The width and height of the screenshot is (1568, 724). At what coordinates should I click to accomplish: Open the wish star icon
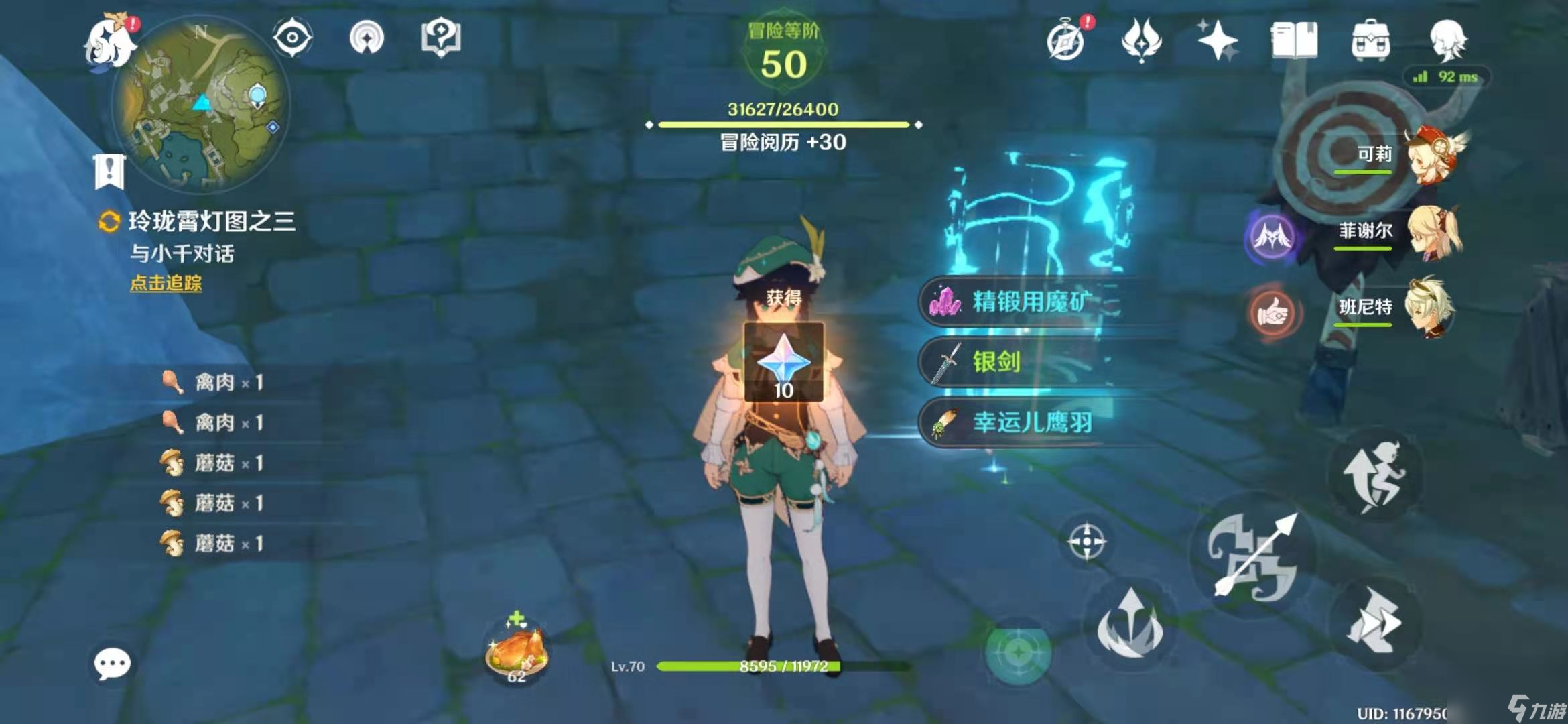(1218, 40)
